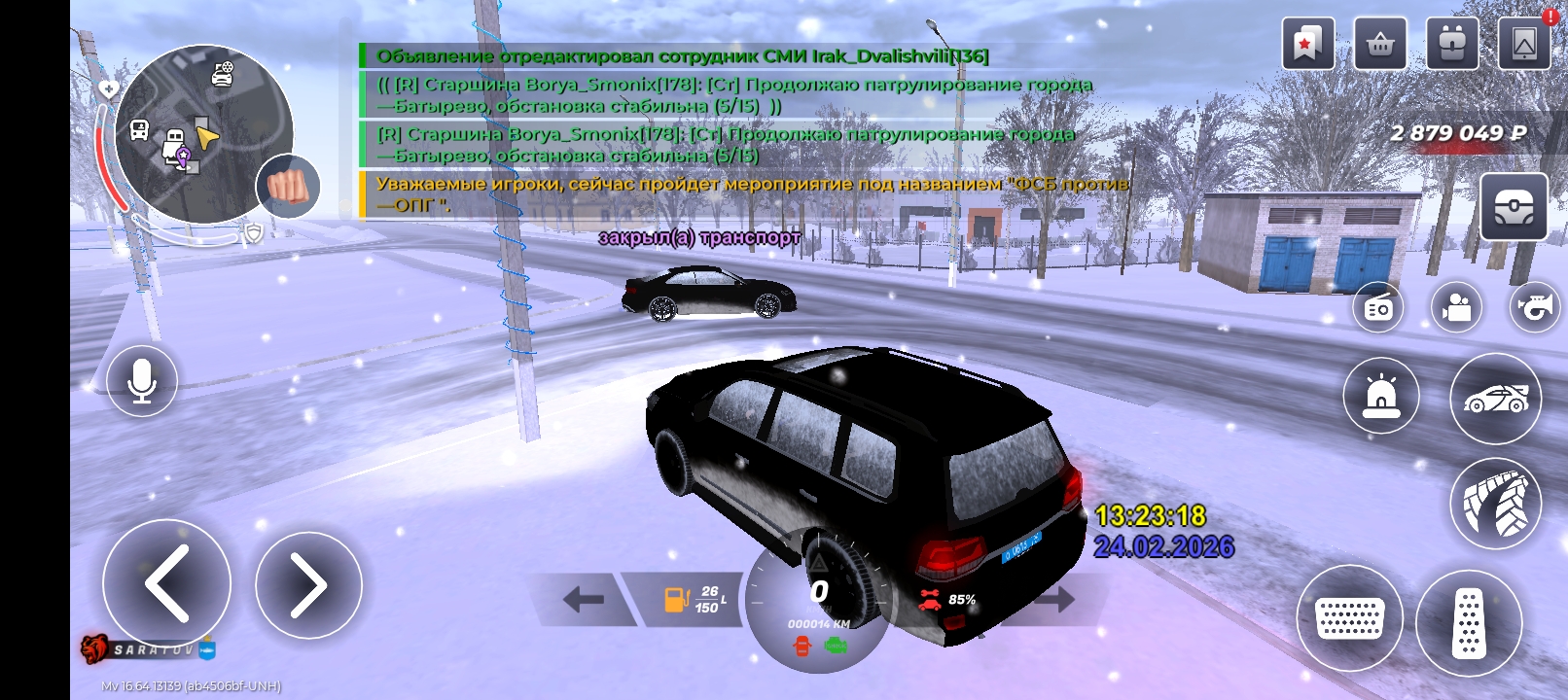Activate the left turn signal arrow

[584, 599]
